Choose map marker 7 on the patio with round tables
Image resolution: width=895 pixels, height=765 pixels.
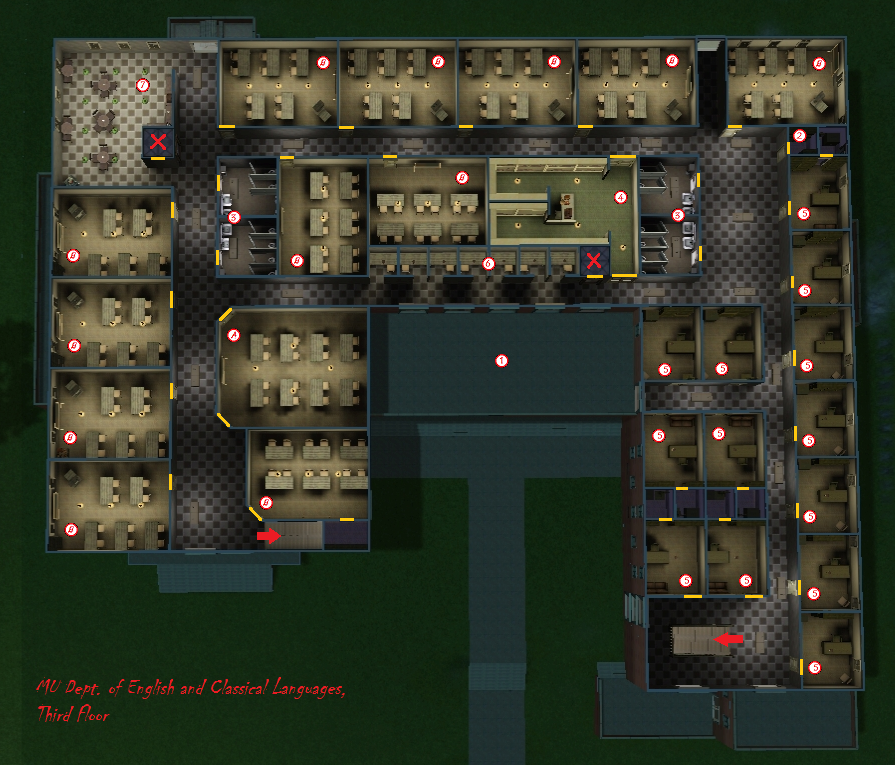[143, 85]
